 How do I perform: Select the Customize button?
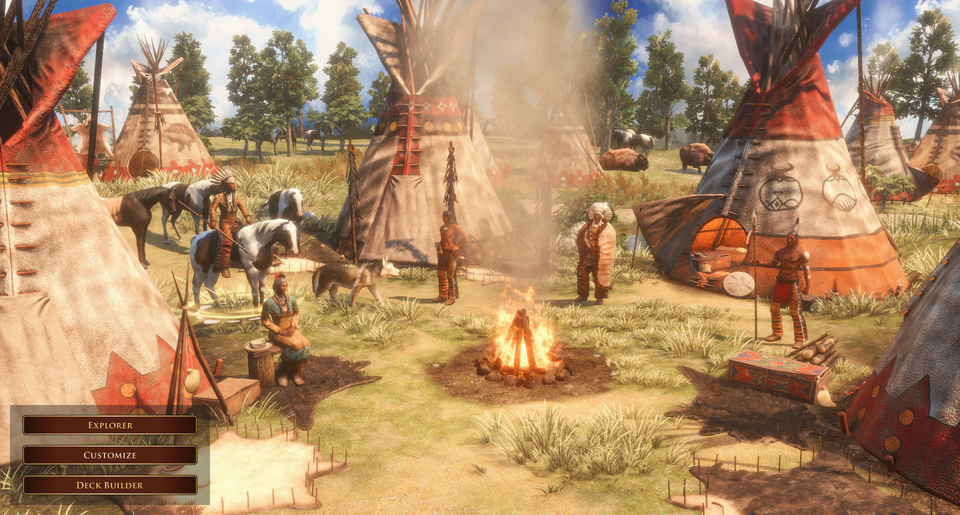110,455
